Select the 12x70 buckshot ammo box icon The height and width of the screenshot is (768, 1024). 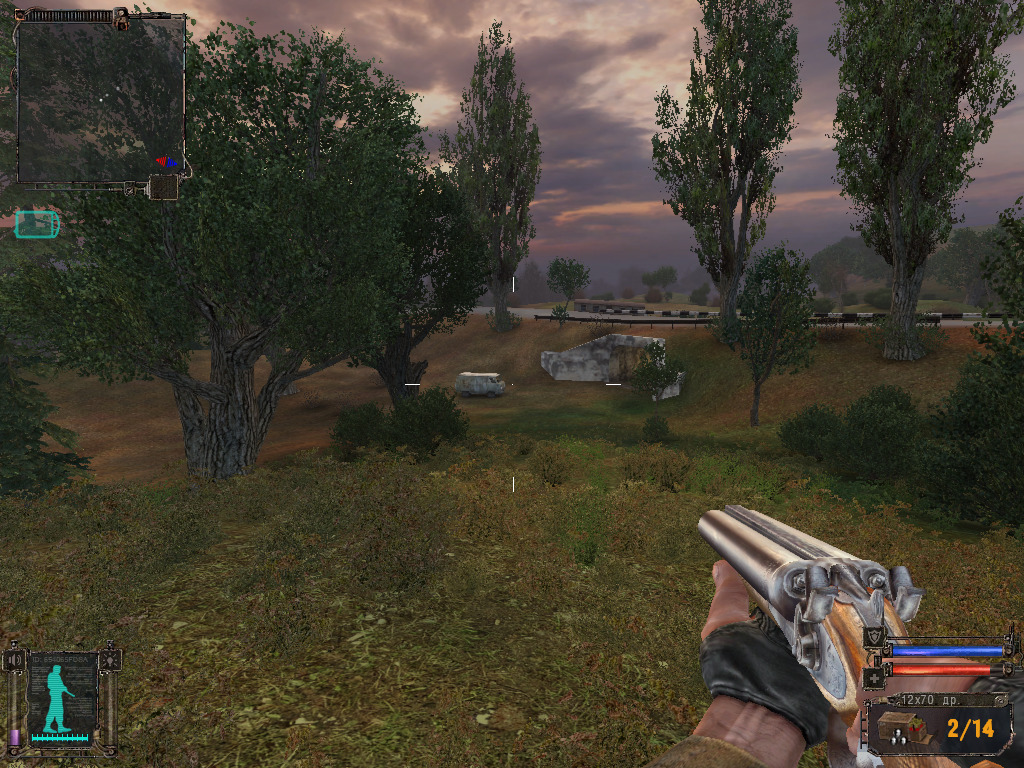903,728
